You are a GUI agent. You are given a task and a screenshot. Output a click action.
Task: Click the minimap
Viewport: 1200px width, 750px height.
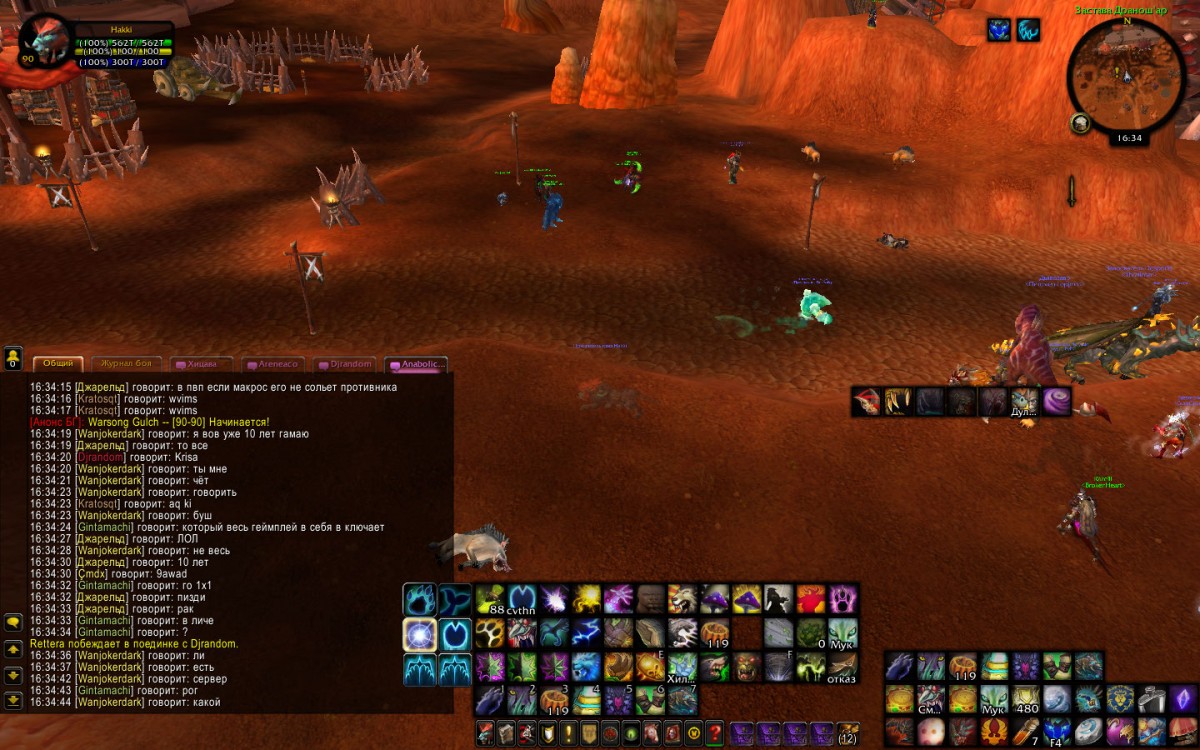[x=1125, y=79]
